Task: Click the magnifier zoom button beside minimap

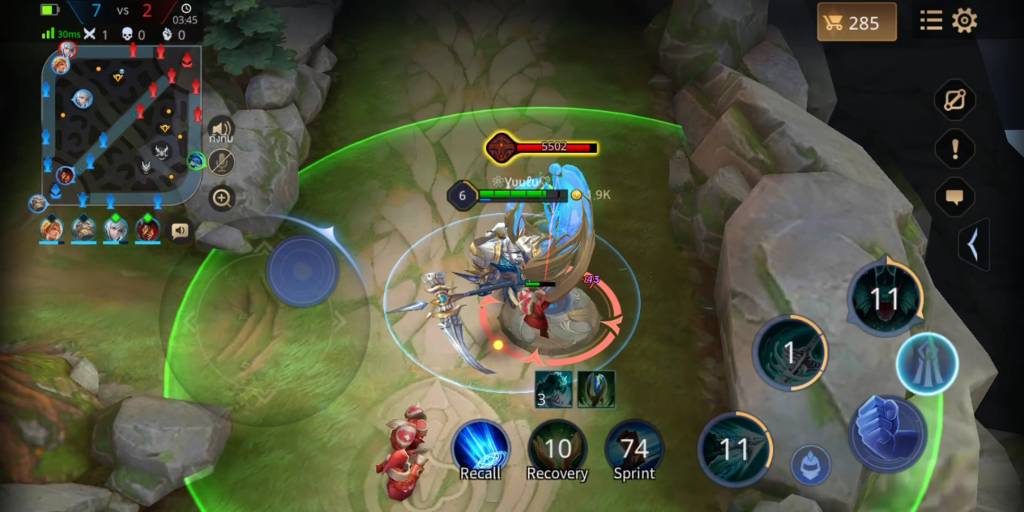Action: pyautogui.click(x=221, y=198)
